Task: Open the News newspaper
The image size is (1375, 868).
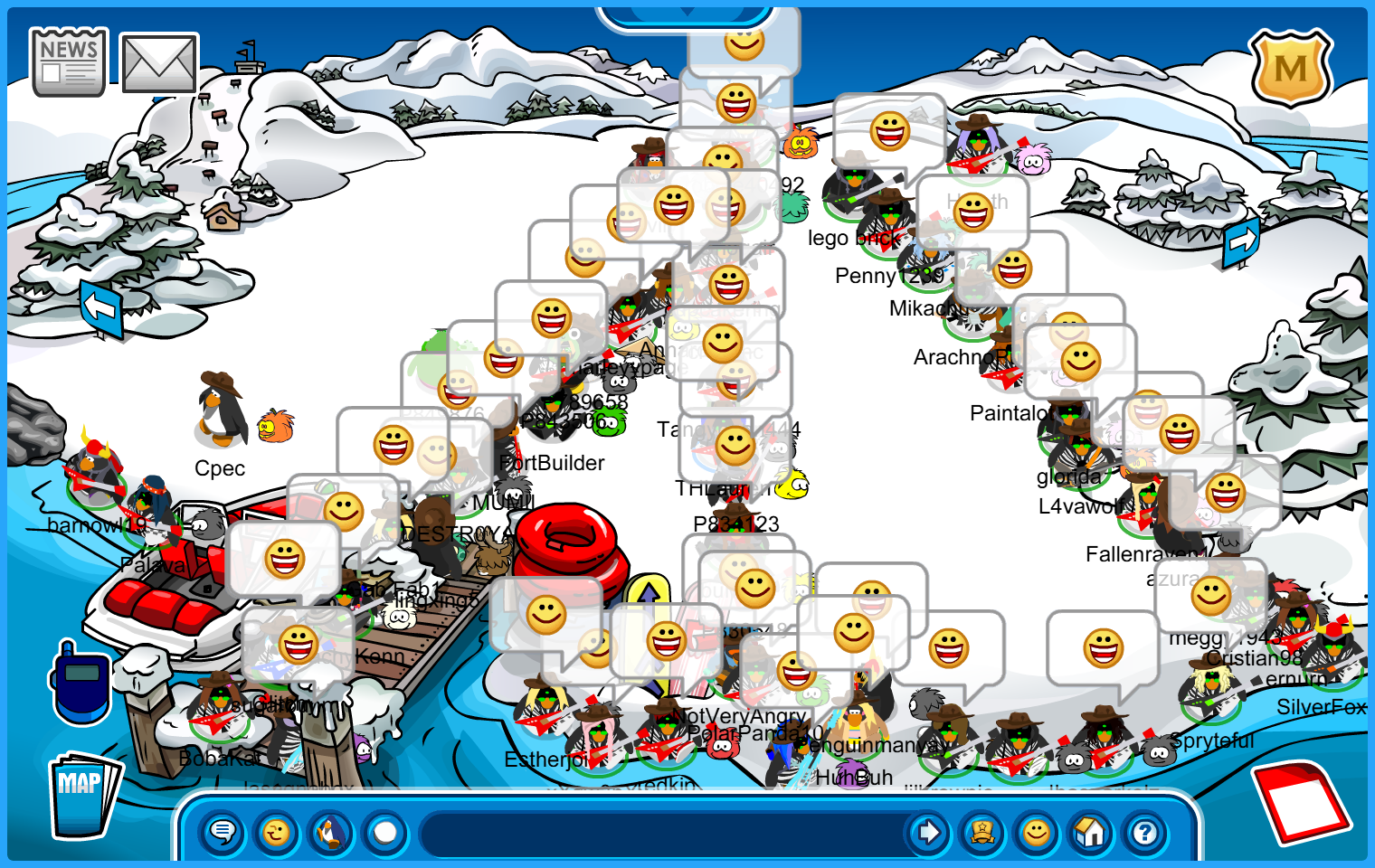Action: click(69, 61)
